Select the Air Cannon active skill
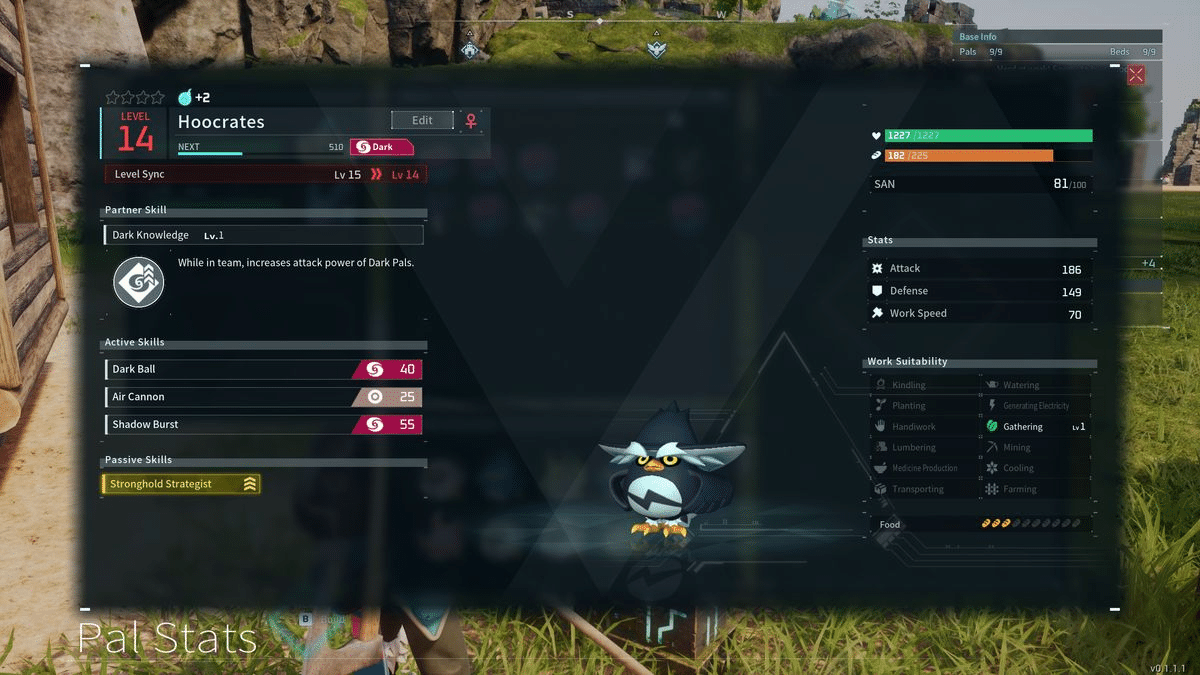Image resolution: width=1200 pixels, height=675 pixels. point(263,397)
